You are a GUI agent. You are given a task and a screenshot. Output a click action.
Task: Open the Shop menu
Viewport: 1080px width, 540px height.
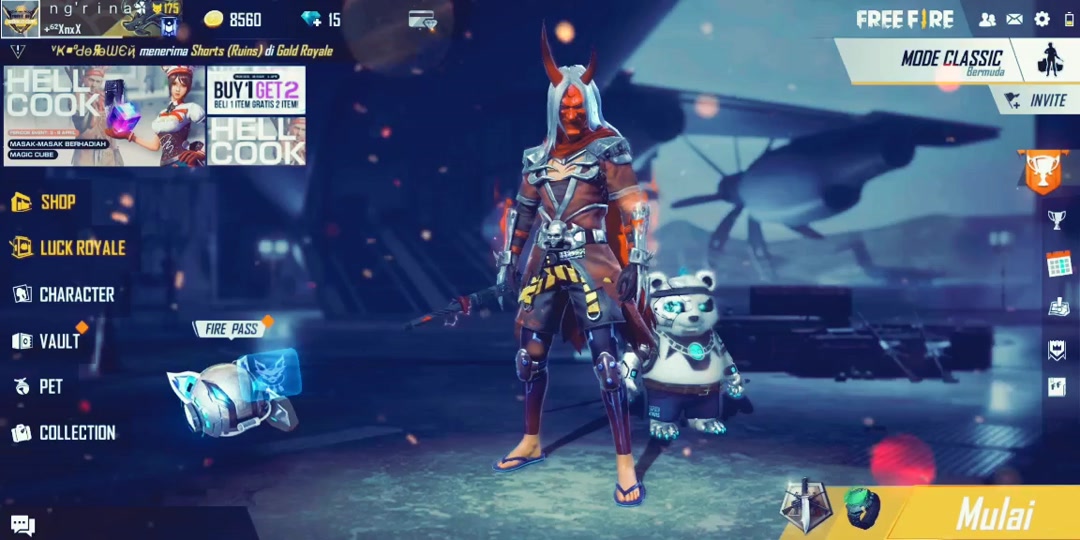[x=45, y=202]
